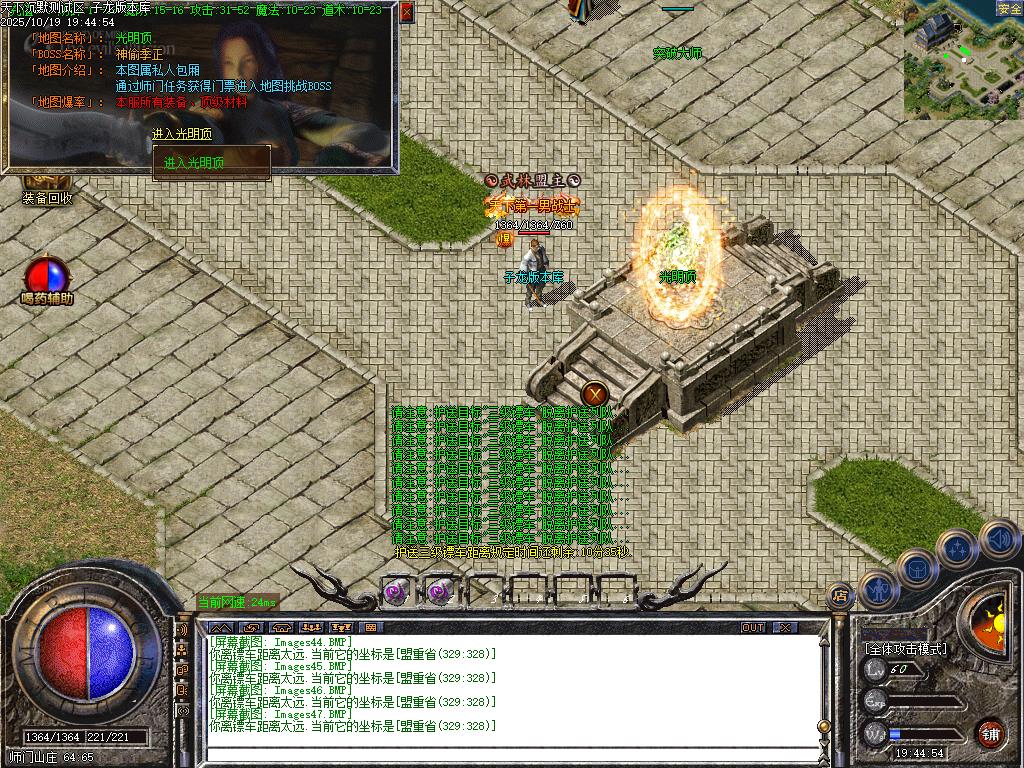1024x768 pixels.
Task: Dismiss the round X button near altar stairs
Action: click(x=594, y=394)
